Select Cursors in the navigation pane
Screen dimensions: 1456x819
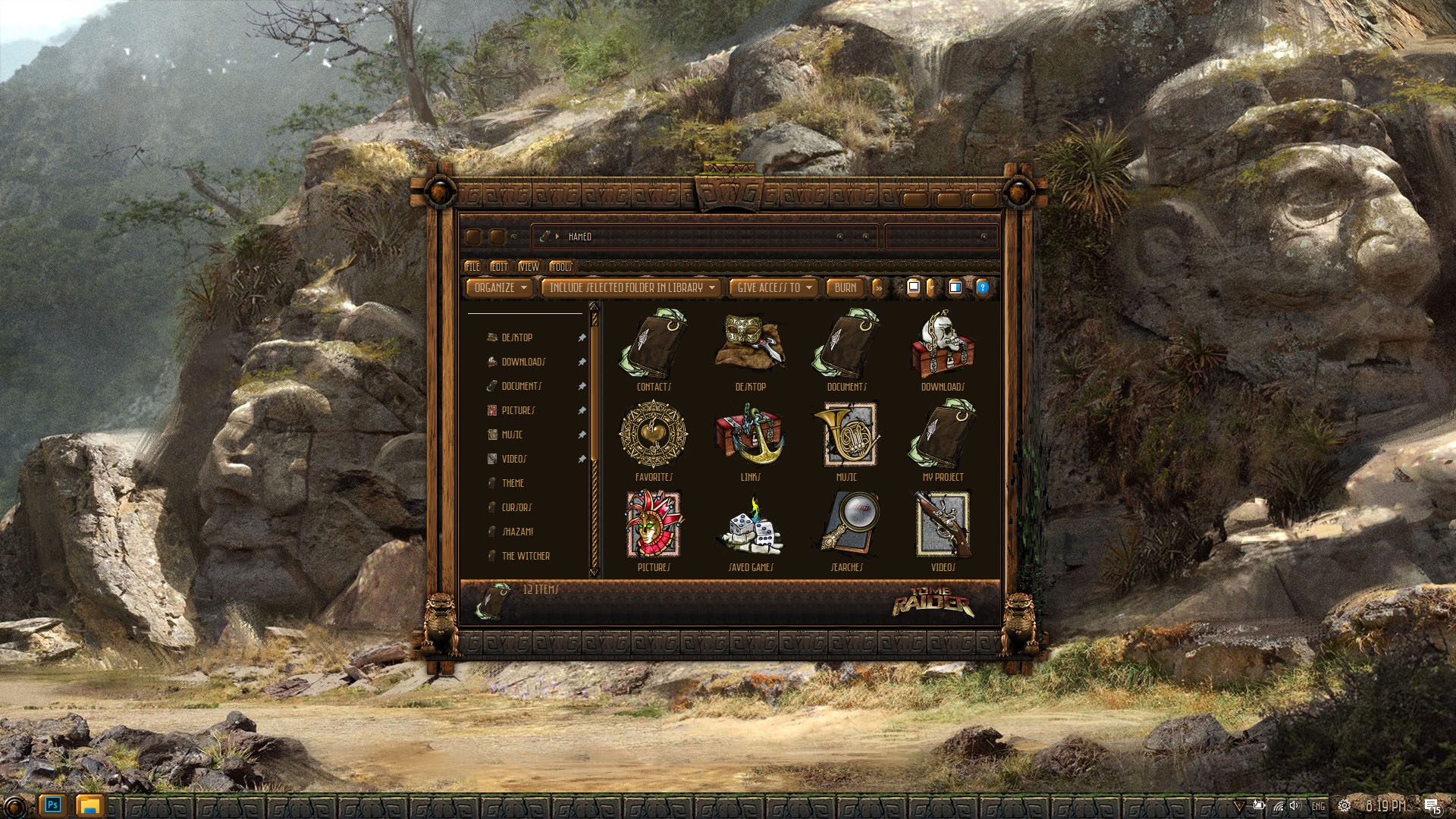pos(516,508)
